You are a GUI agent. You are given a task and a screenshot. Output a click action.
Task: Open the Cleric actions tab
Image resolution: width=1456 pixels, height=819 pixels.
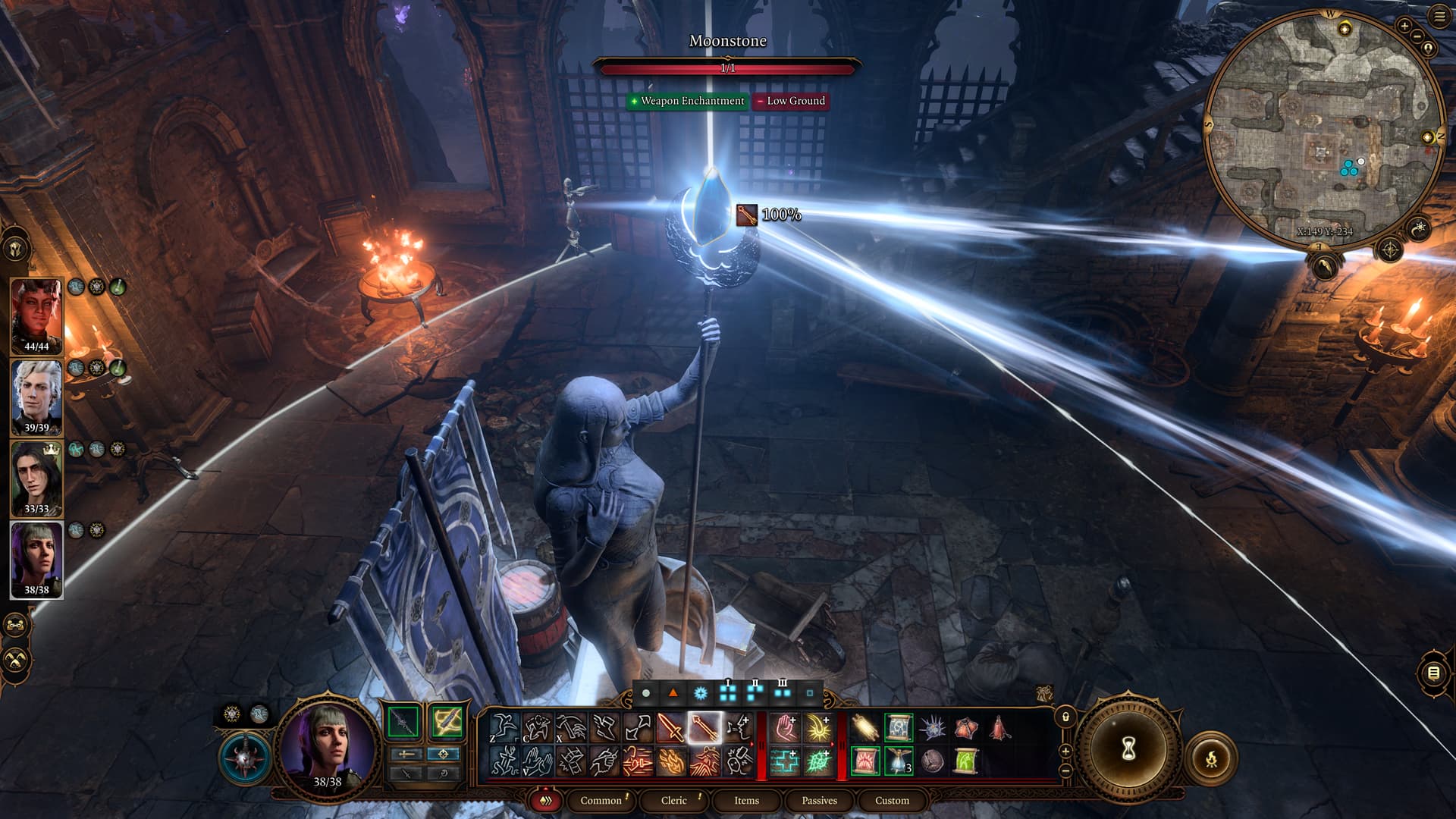click(x=673, y=800)
